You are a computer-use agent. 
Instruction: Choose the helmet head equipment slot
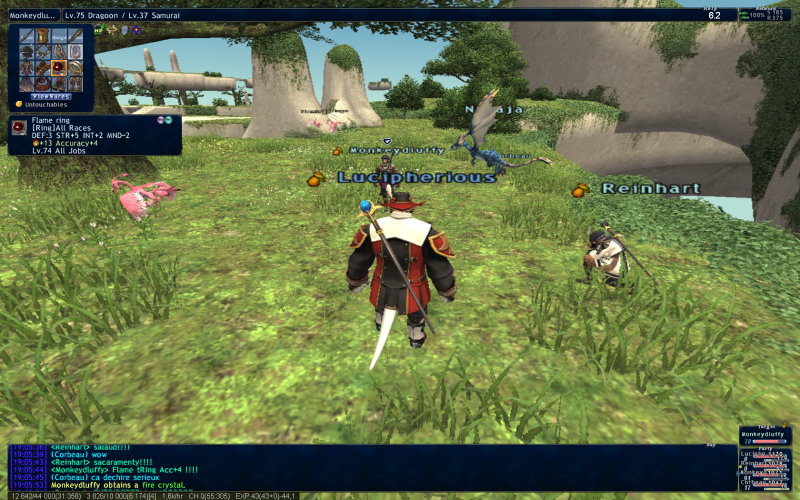pyautogui.click(x=28, y=51)
